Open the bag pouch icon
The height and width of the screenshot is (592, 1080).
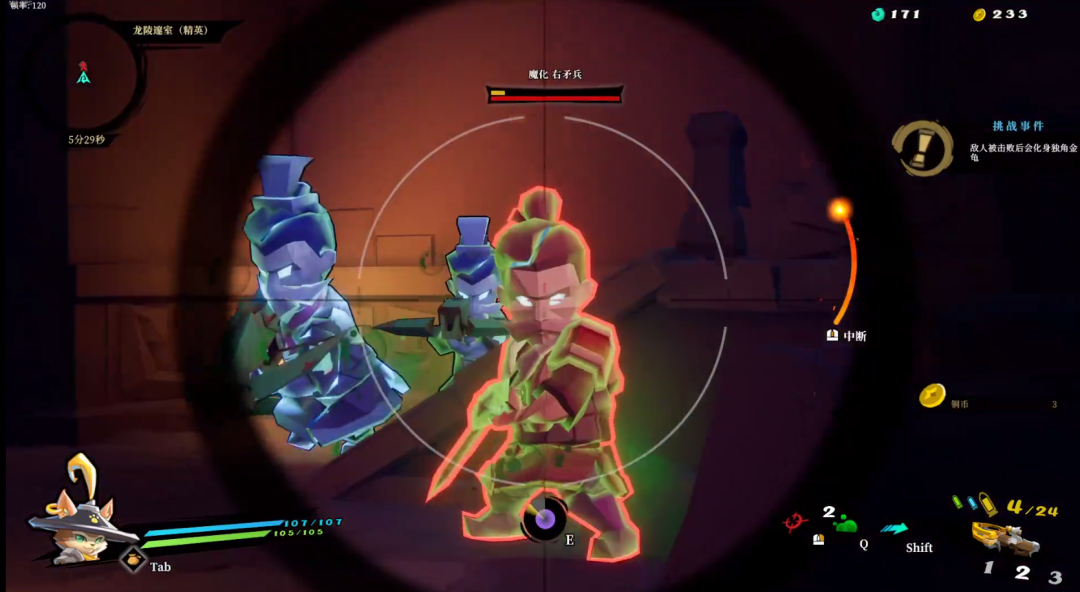[x=133, y=560]
